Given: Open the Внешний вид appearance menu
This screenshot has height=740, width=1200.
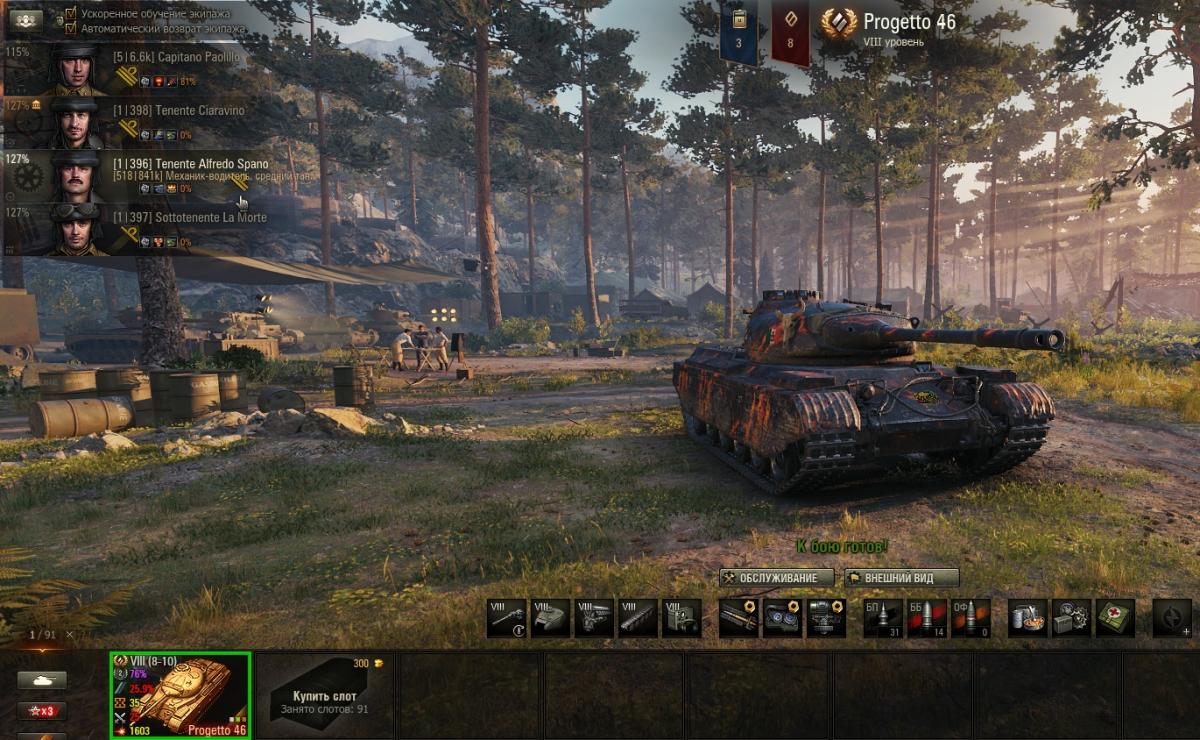Looking at the screenshot, I should click(x=901, y=578).
